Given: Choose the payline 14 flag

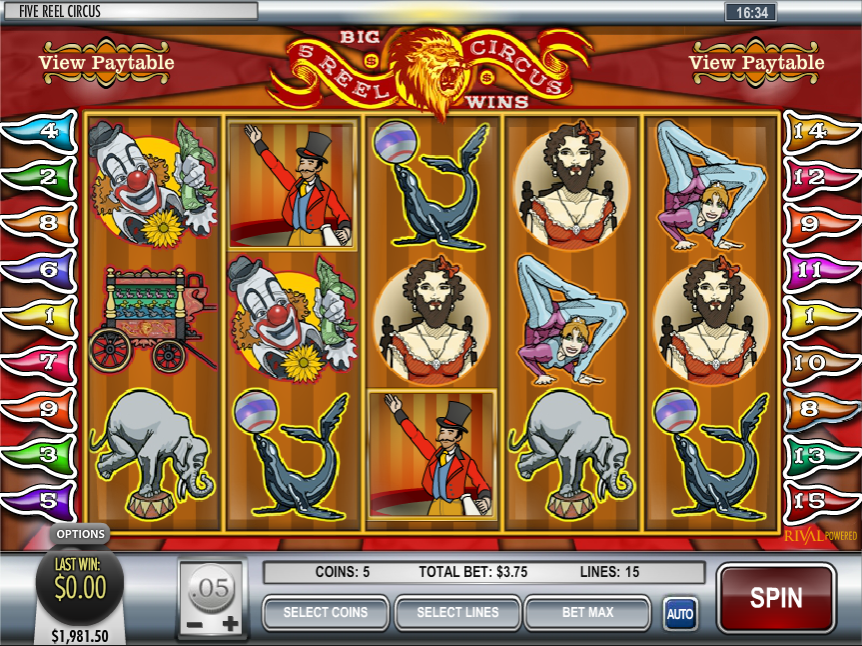Looking at the screenshot, I should pyautogui.click(x=819, y=131).
